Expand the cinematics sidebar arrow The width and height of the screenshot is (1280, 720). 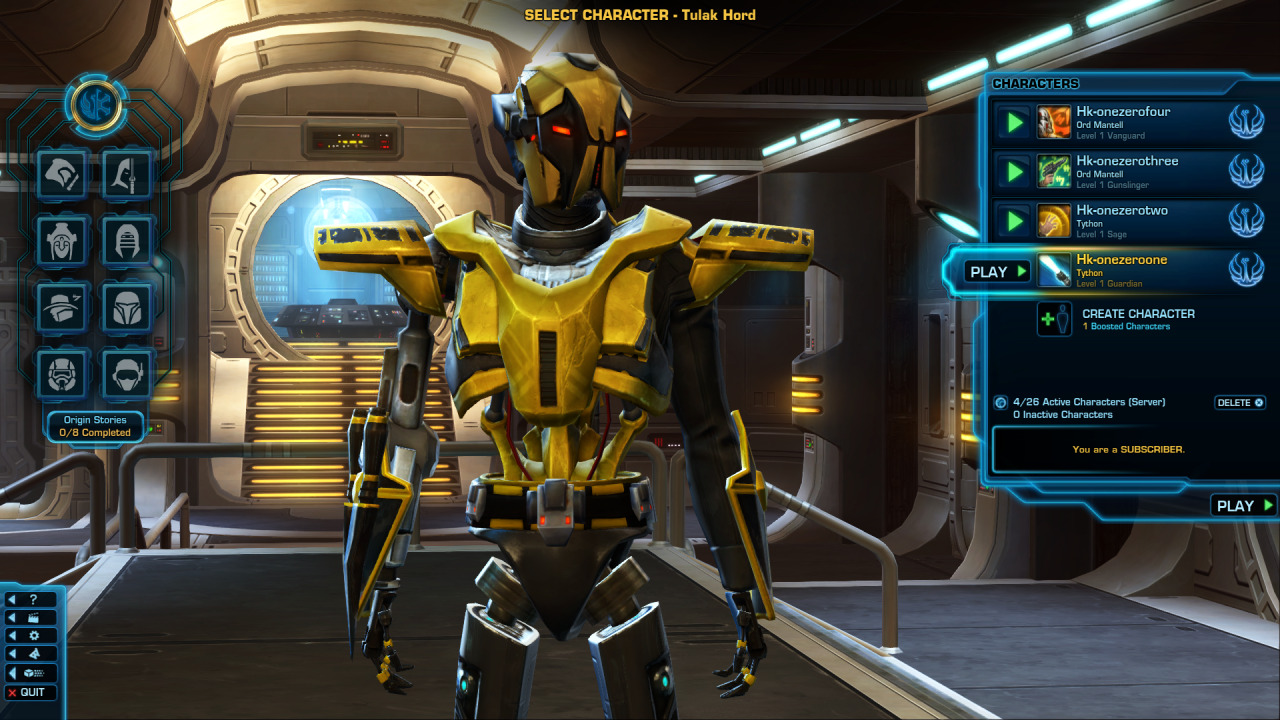point(12,617)
